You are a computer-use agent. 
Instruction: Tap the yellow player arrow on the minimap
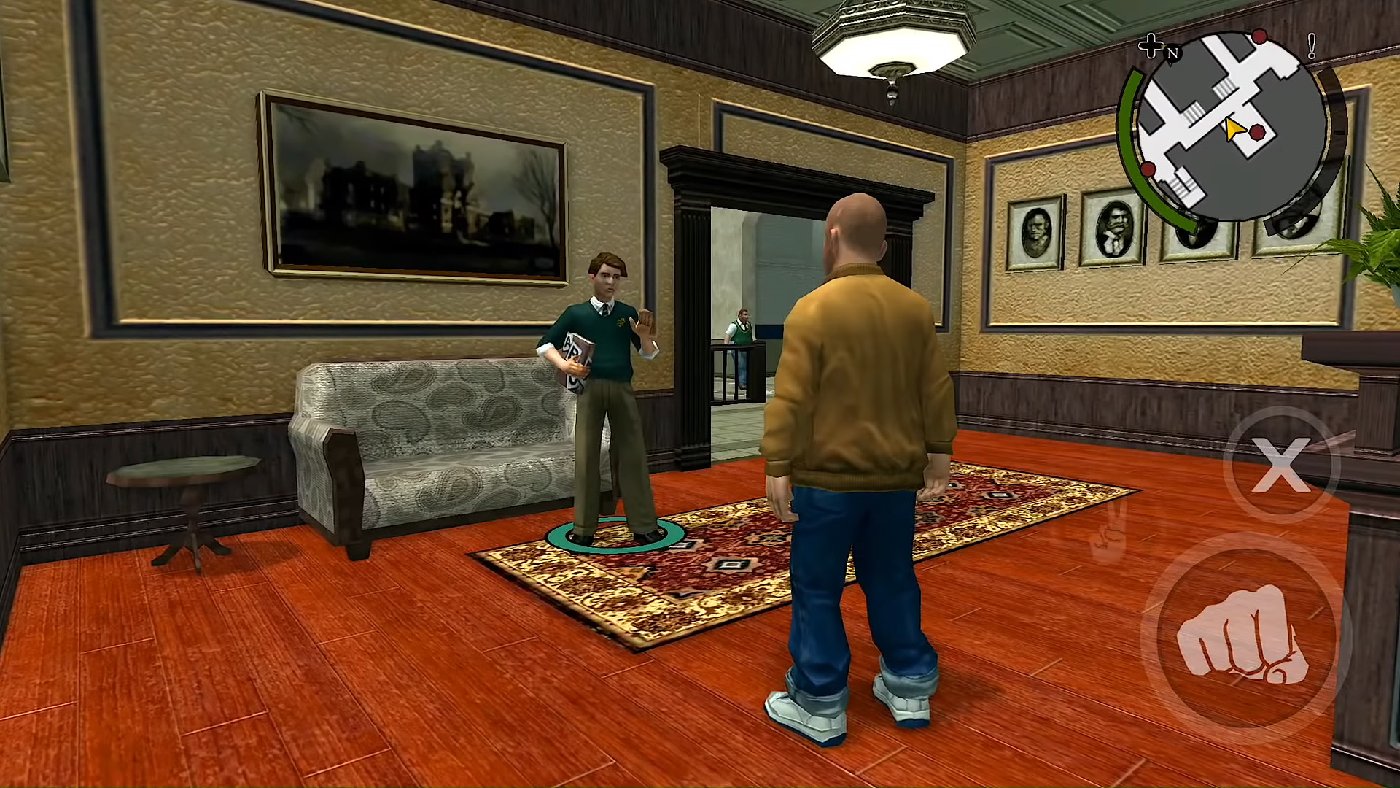(1233, 128)
